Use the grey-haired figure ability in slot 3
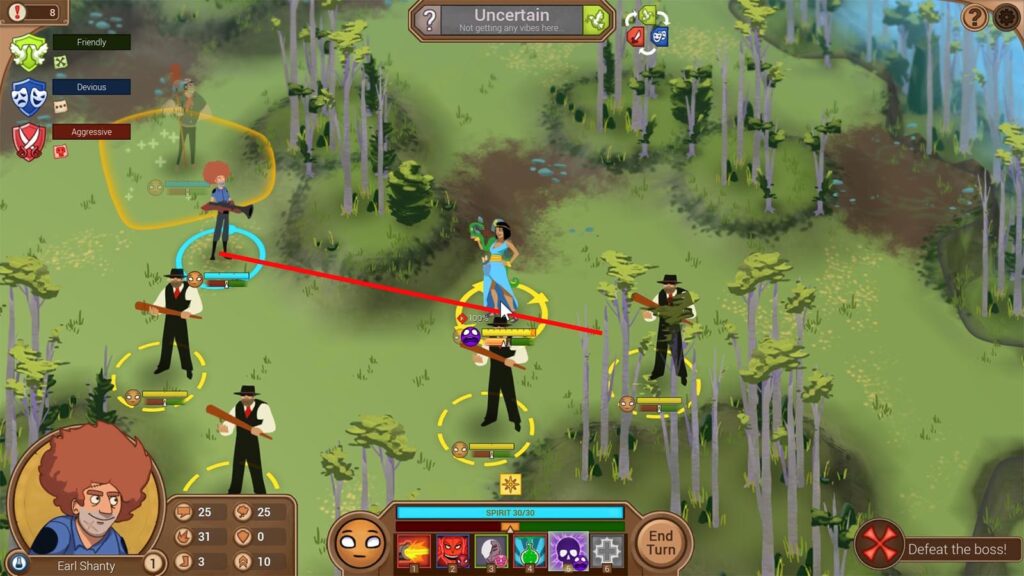Screen dimensions: 1024x576 point(490,551)
